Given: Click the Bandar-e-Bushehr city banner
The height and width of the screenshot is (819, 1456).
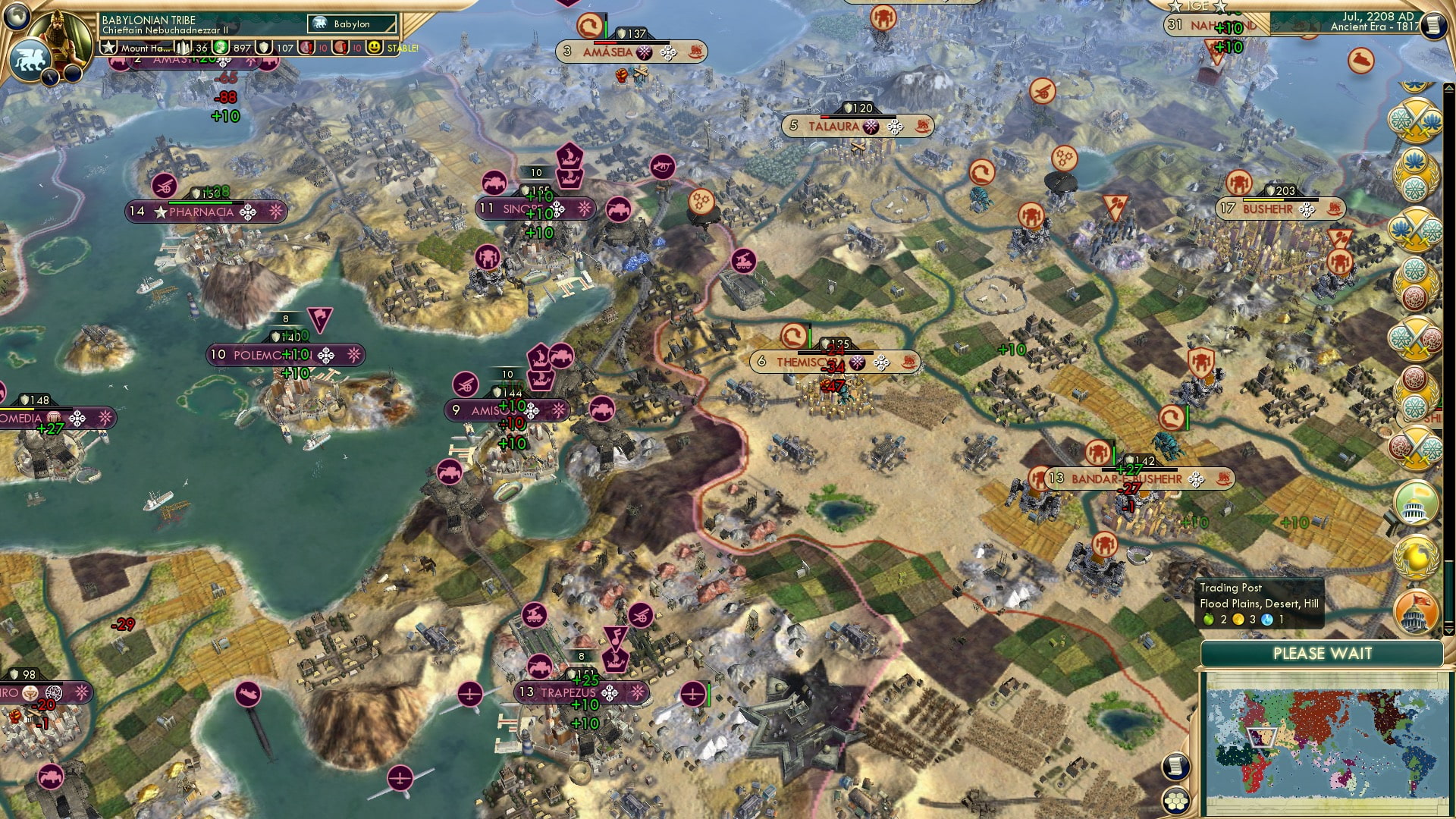Looking at the screenshot, I should [x=1138, y=479].
